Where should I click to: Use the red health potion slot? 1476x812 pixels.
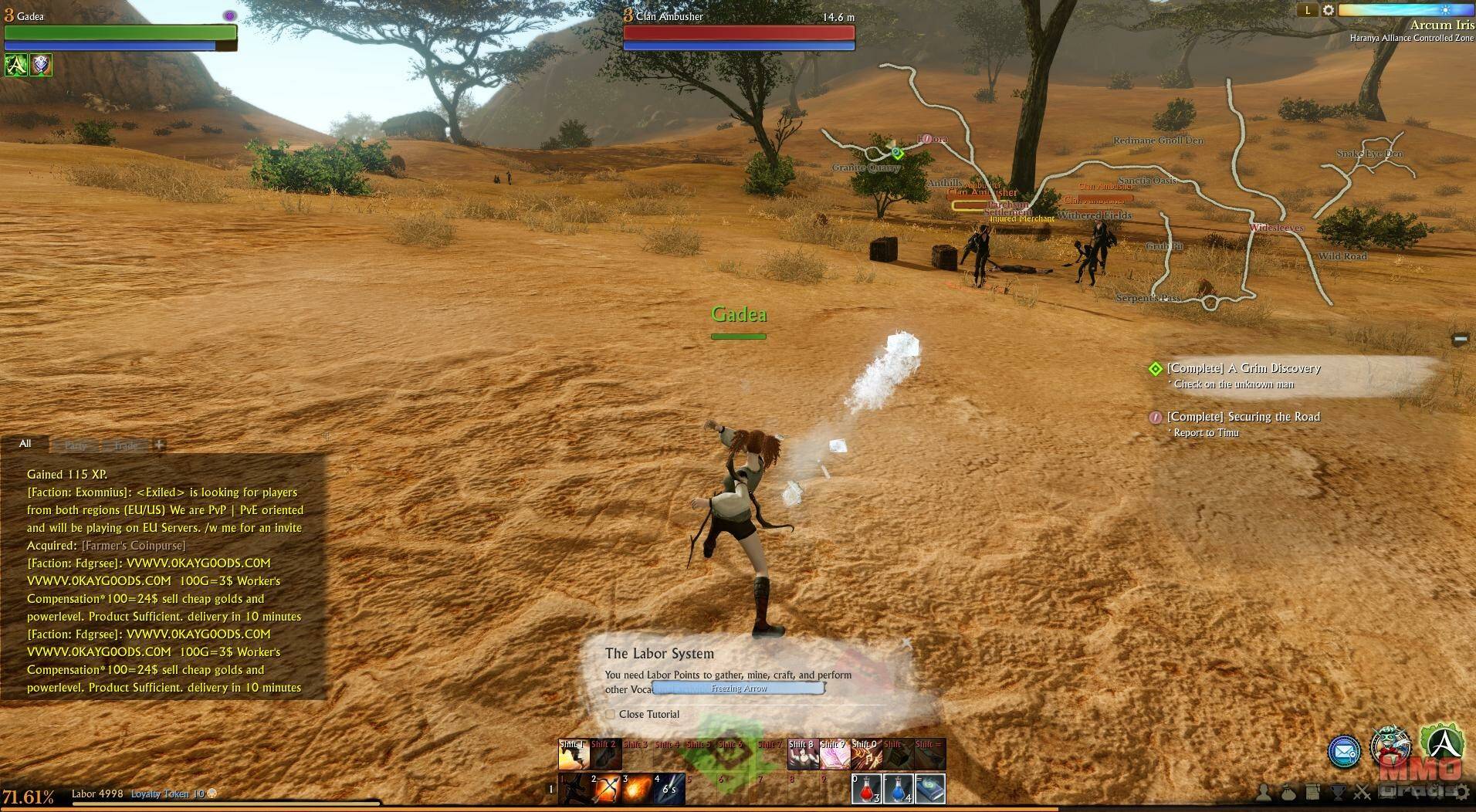click(867, 789)
